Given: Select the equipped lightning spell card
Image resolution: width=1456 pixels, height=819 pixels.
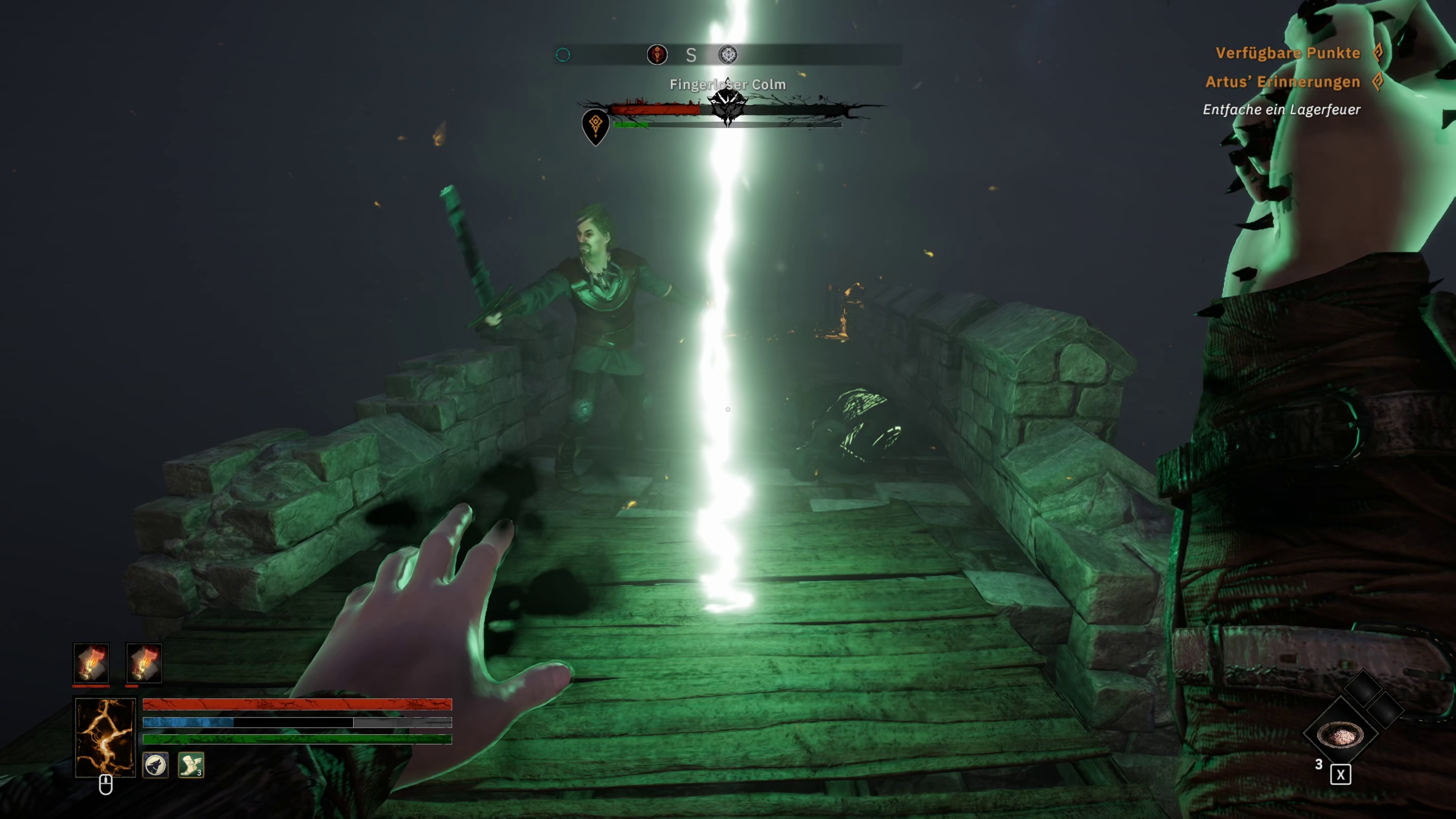Looking at the screenshot, I should (105, 736).
